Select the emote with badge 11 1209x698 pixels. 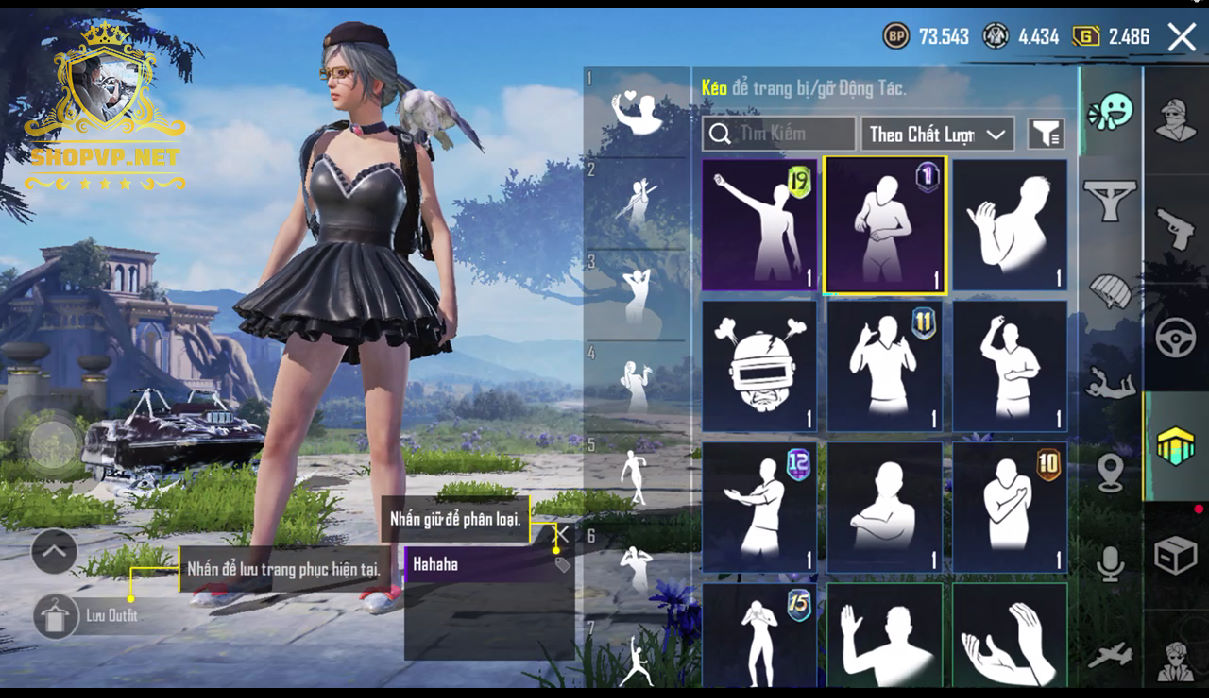click(884, 366)
